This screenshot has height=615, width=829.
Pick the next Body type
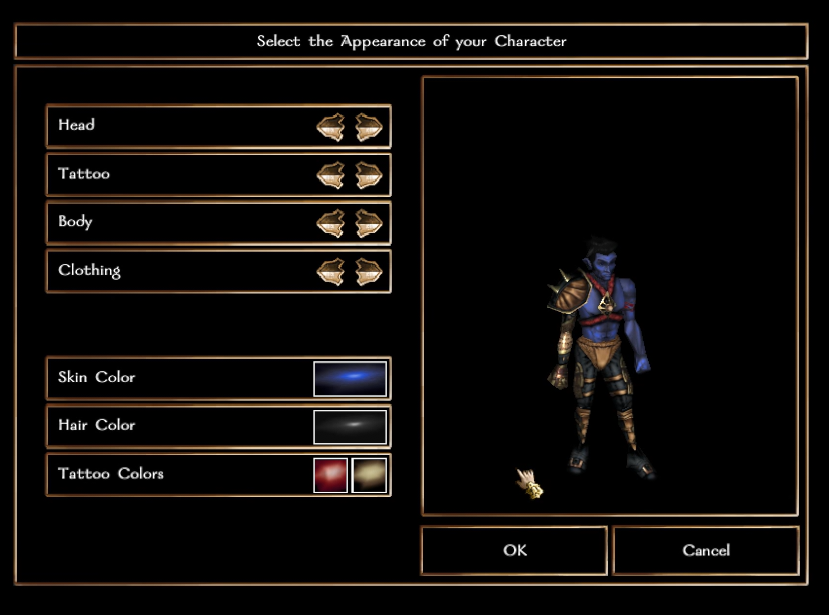[x=369, y=223]
